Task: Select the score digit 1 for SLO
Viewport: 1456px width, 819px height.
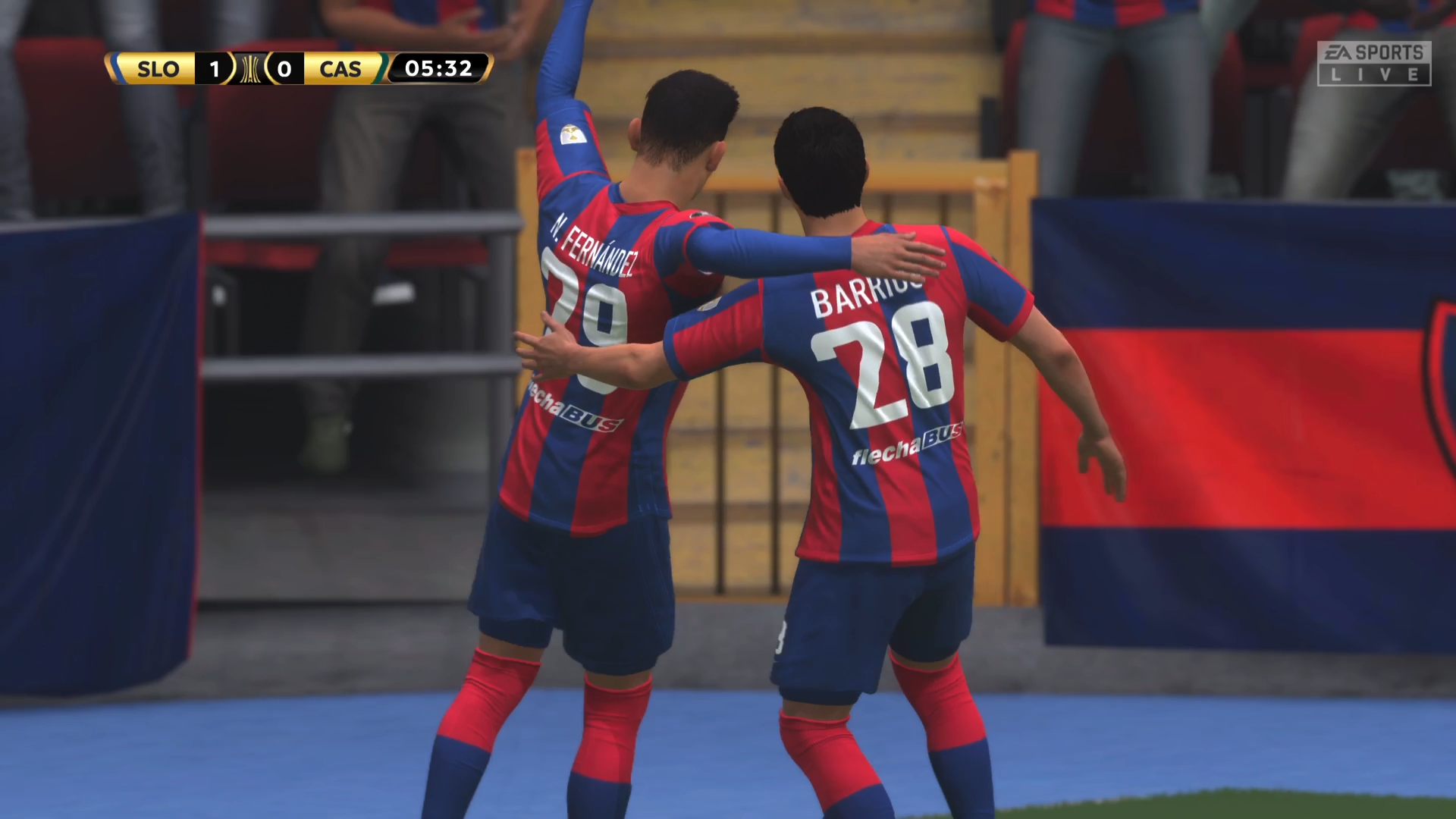Action: click(x=215, y=69)
